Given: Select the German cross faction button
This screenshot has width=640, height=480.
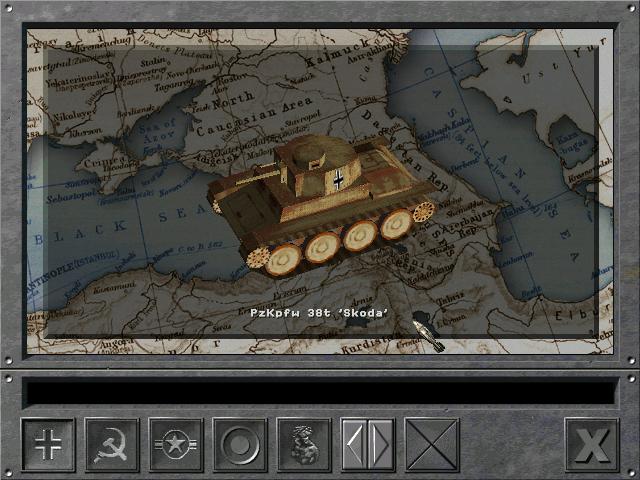Looking at the screenshot, I should coord(47,444).
